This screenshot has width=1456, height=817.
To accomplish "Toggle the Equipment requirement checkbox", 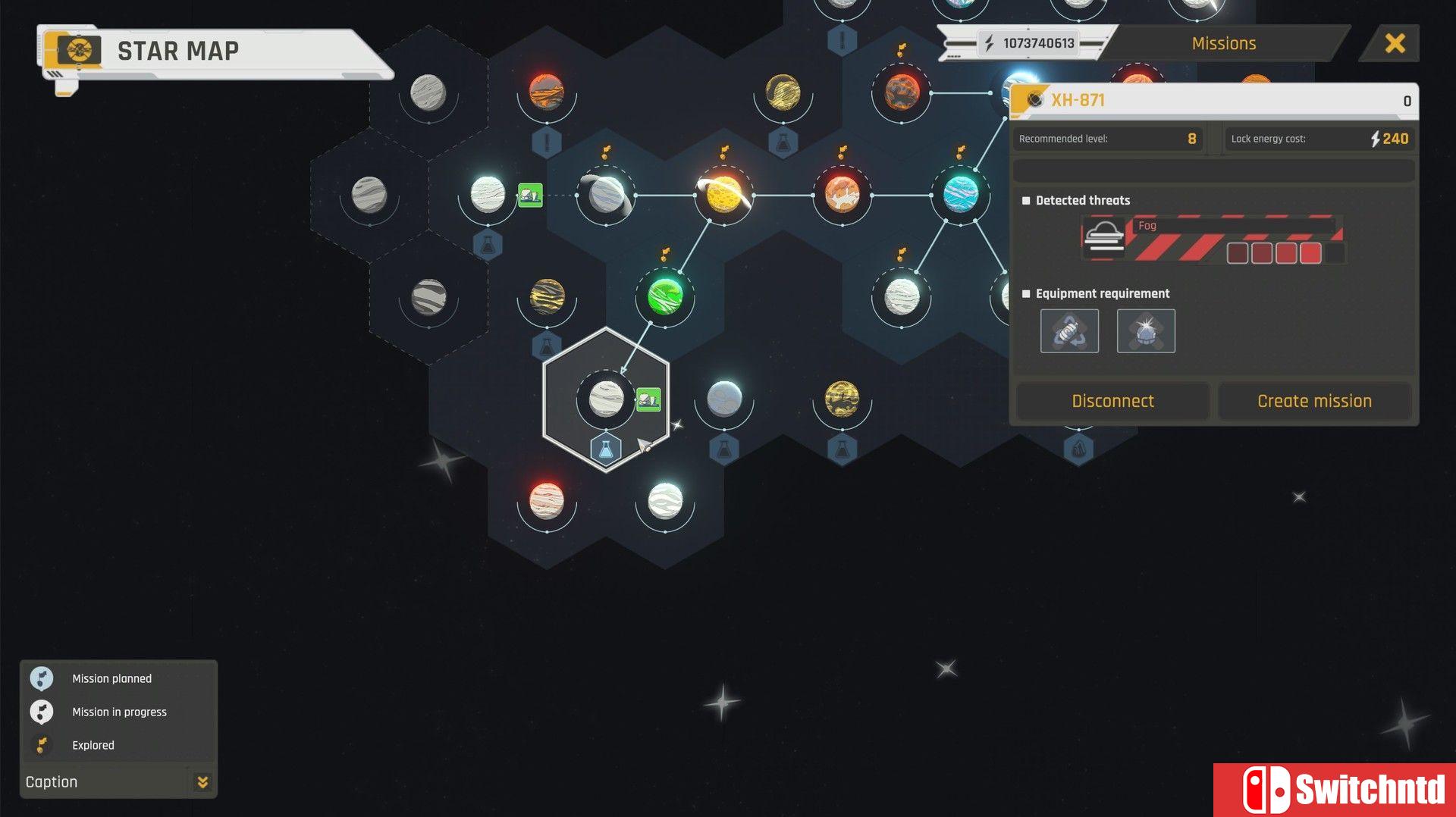I will [1025, 293].
